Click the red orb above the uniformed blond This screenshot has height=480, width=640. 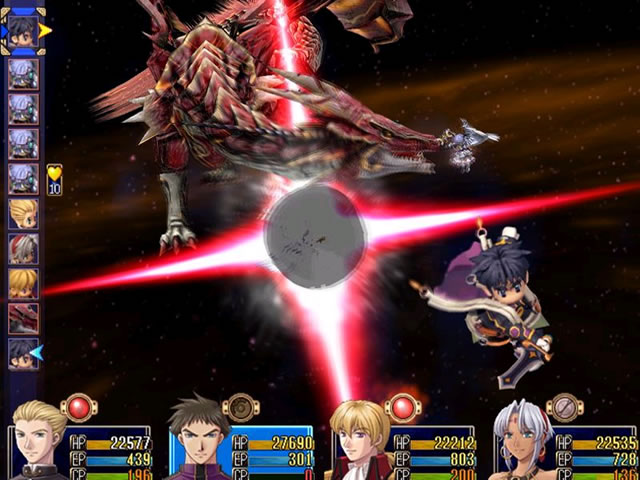click(78, 407)
